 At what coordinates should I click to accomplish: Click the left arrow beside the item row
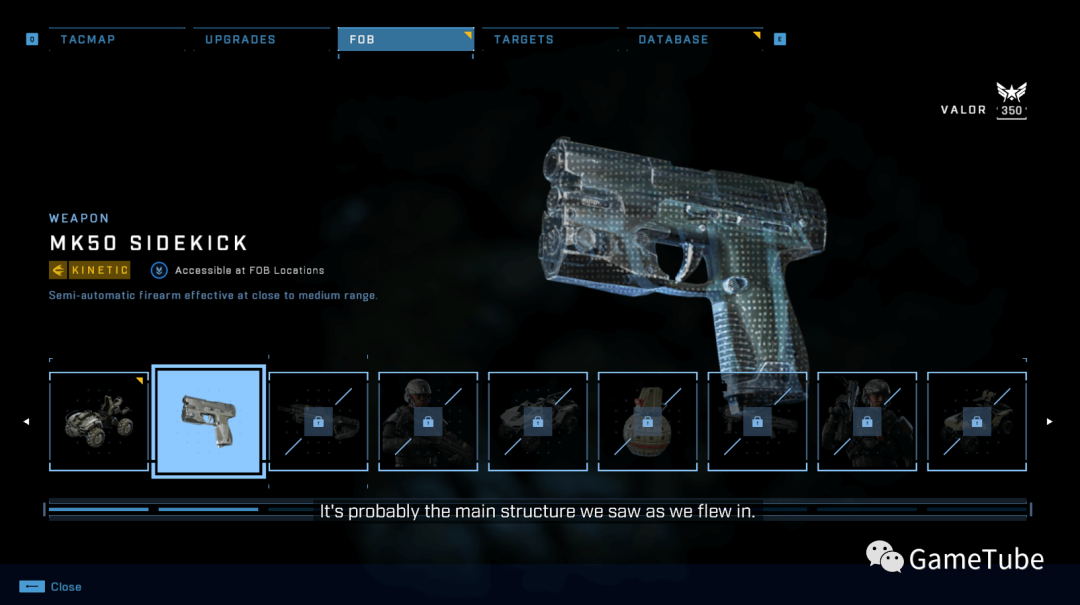pyautogui.click(x=27, y=421)
